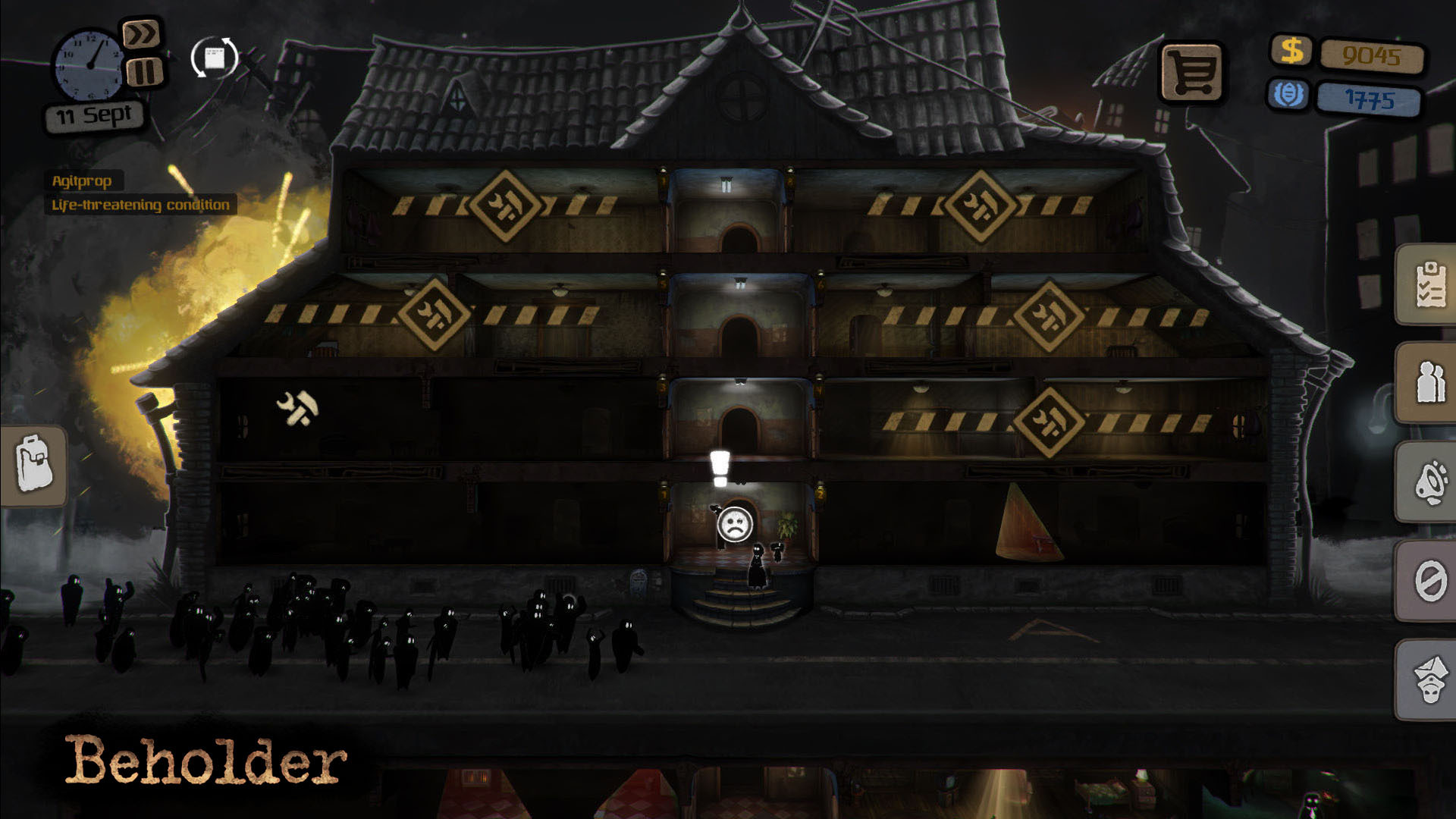Select the Agitprop task entry
The image size is (1456, 819).
point(83,181)
